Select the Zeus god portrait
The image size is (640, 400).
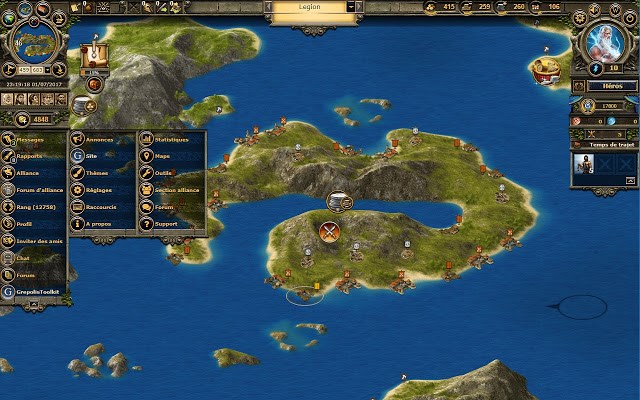tap(603, 41)
